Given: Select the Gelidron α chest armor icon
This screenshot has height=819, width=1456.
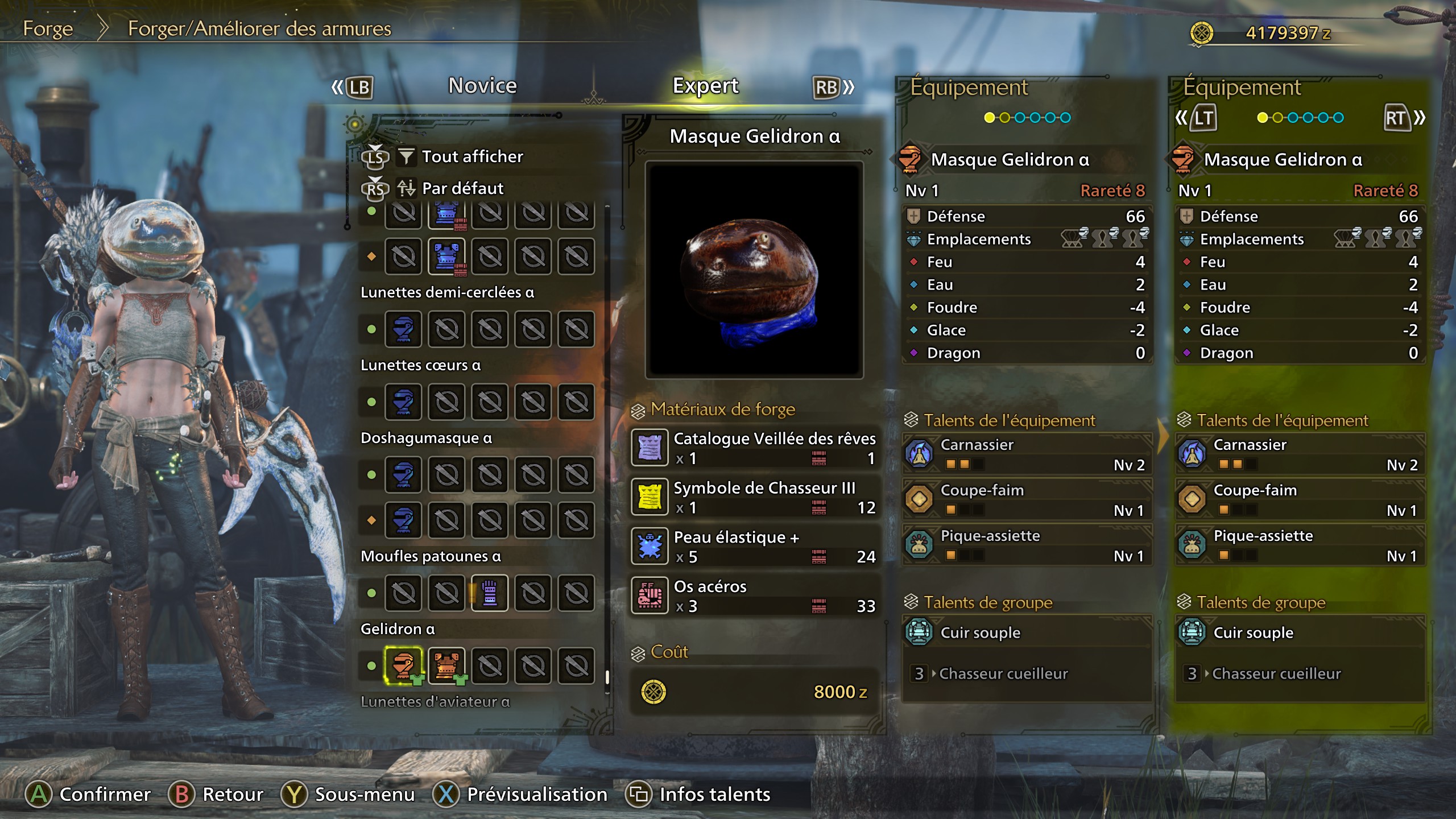Looking at the screenshot, I should 447,665.
